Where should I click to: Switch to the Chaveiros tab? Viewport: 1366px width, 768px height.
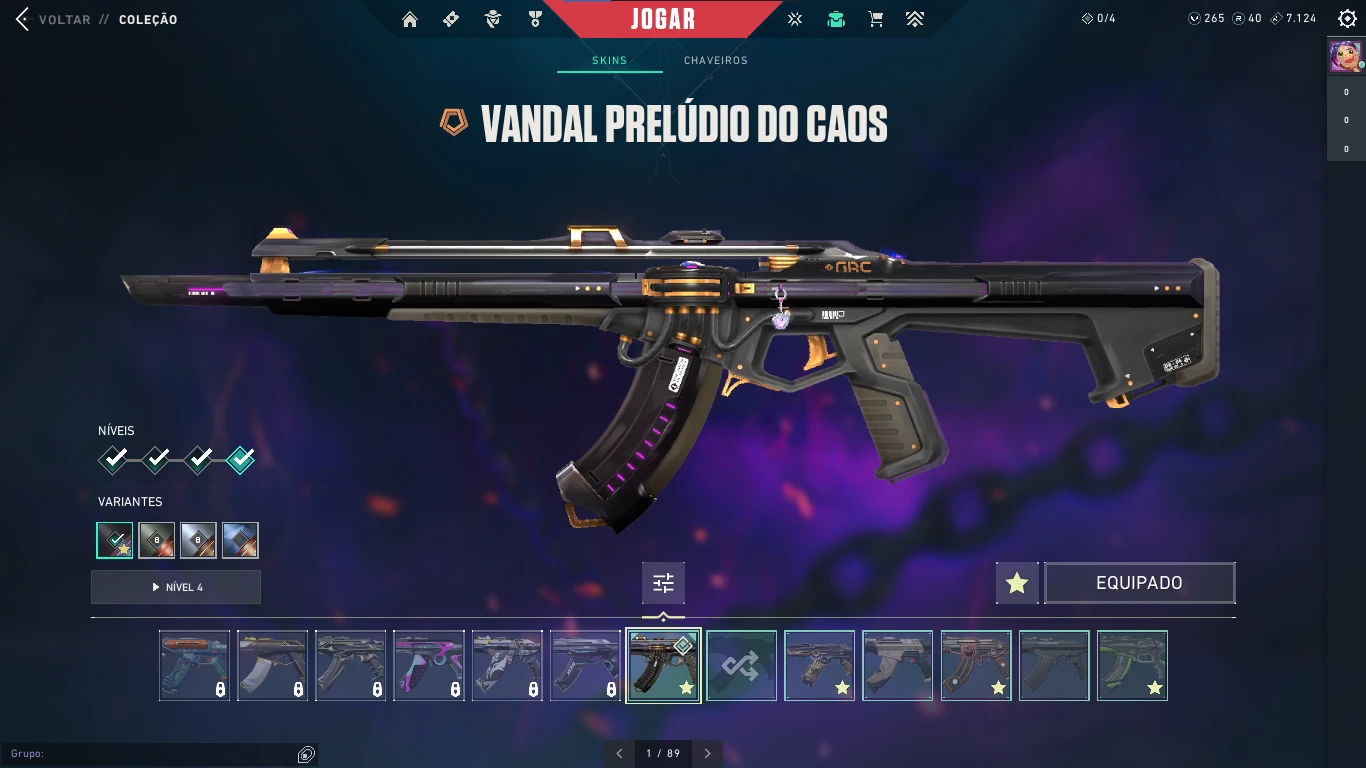point(715,60)
